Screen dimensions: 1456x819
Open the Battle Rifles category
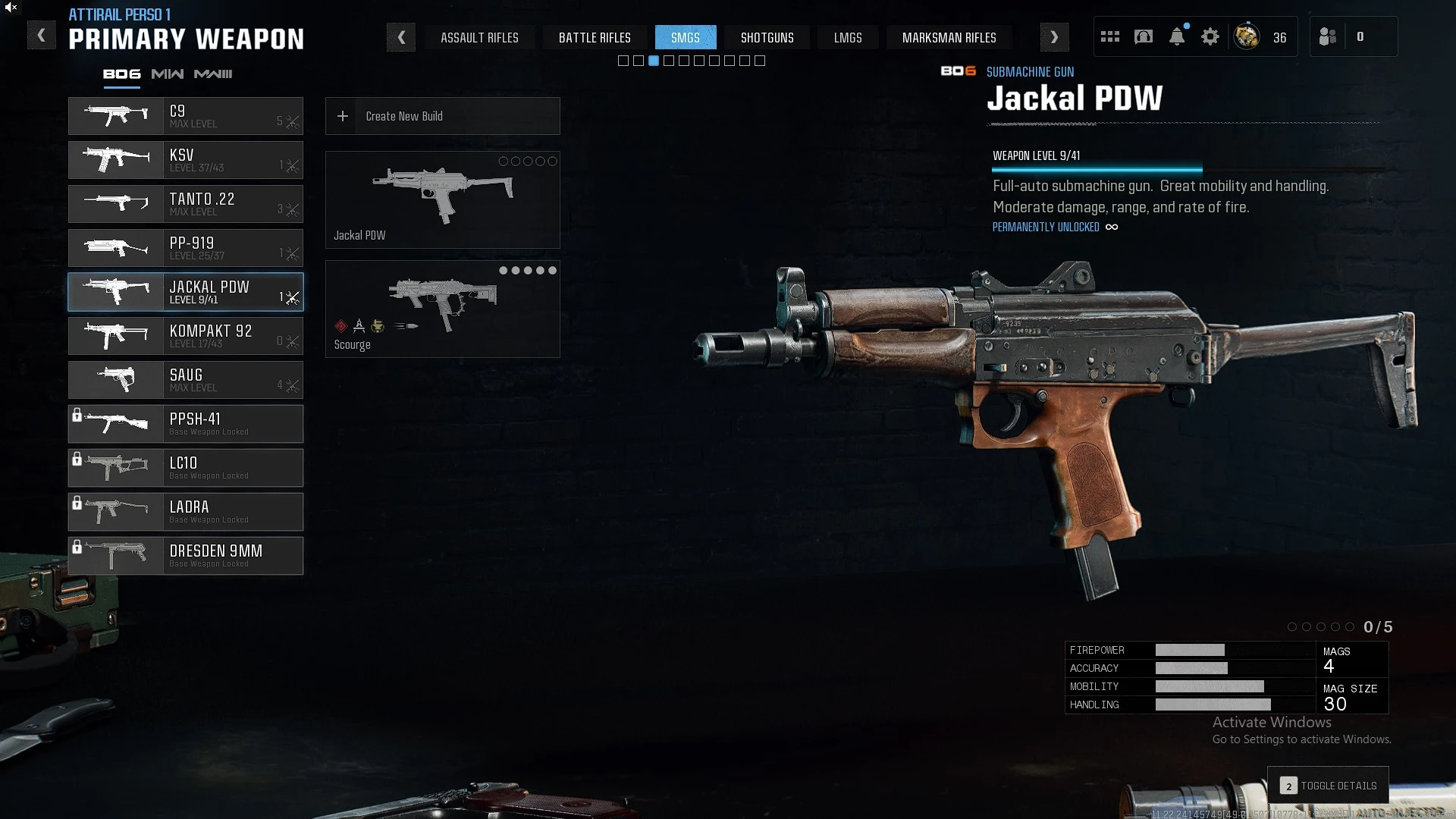click(595, 37)
